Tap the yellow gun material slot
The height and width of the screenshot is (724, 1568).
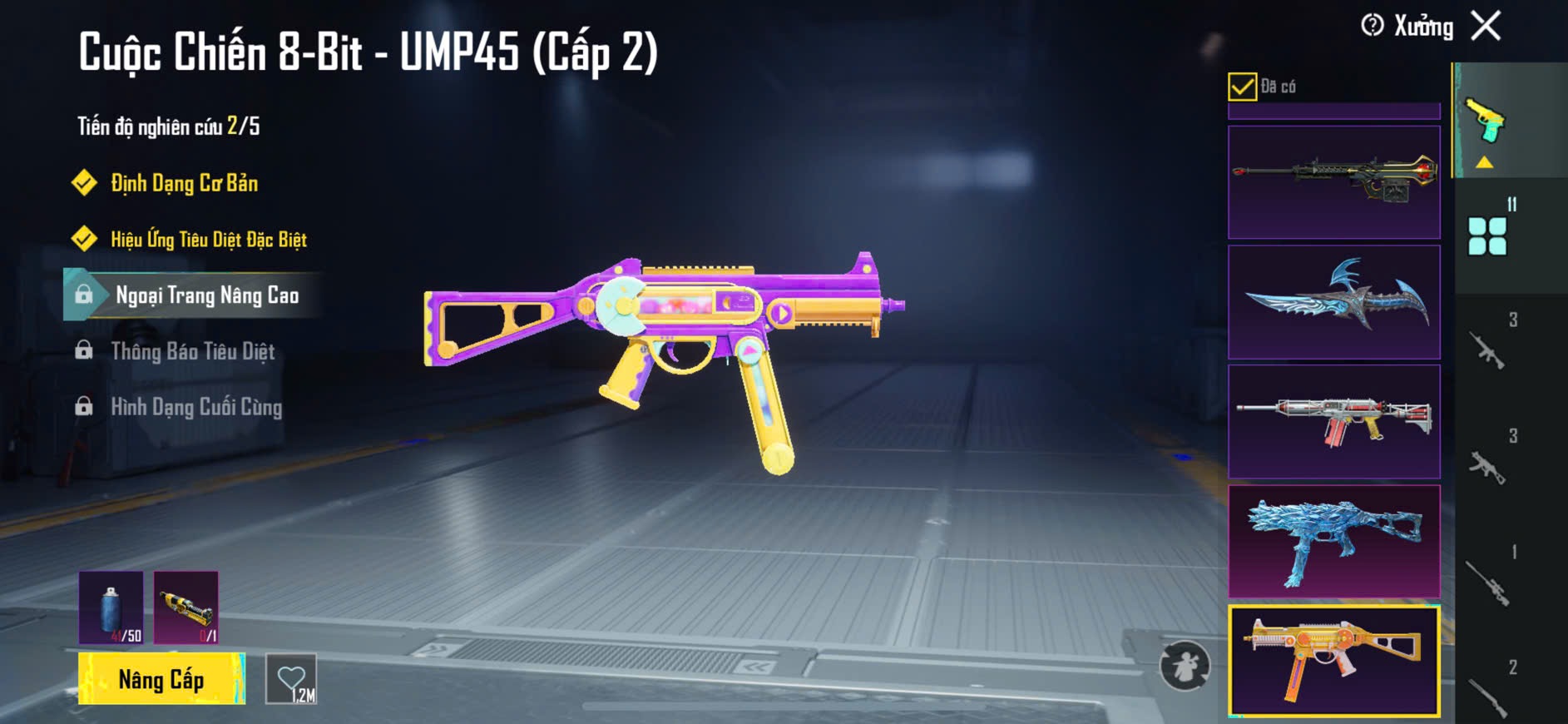click(186, 607)
